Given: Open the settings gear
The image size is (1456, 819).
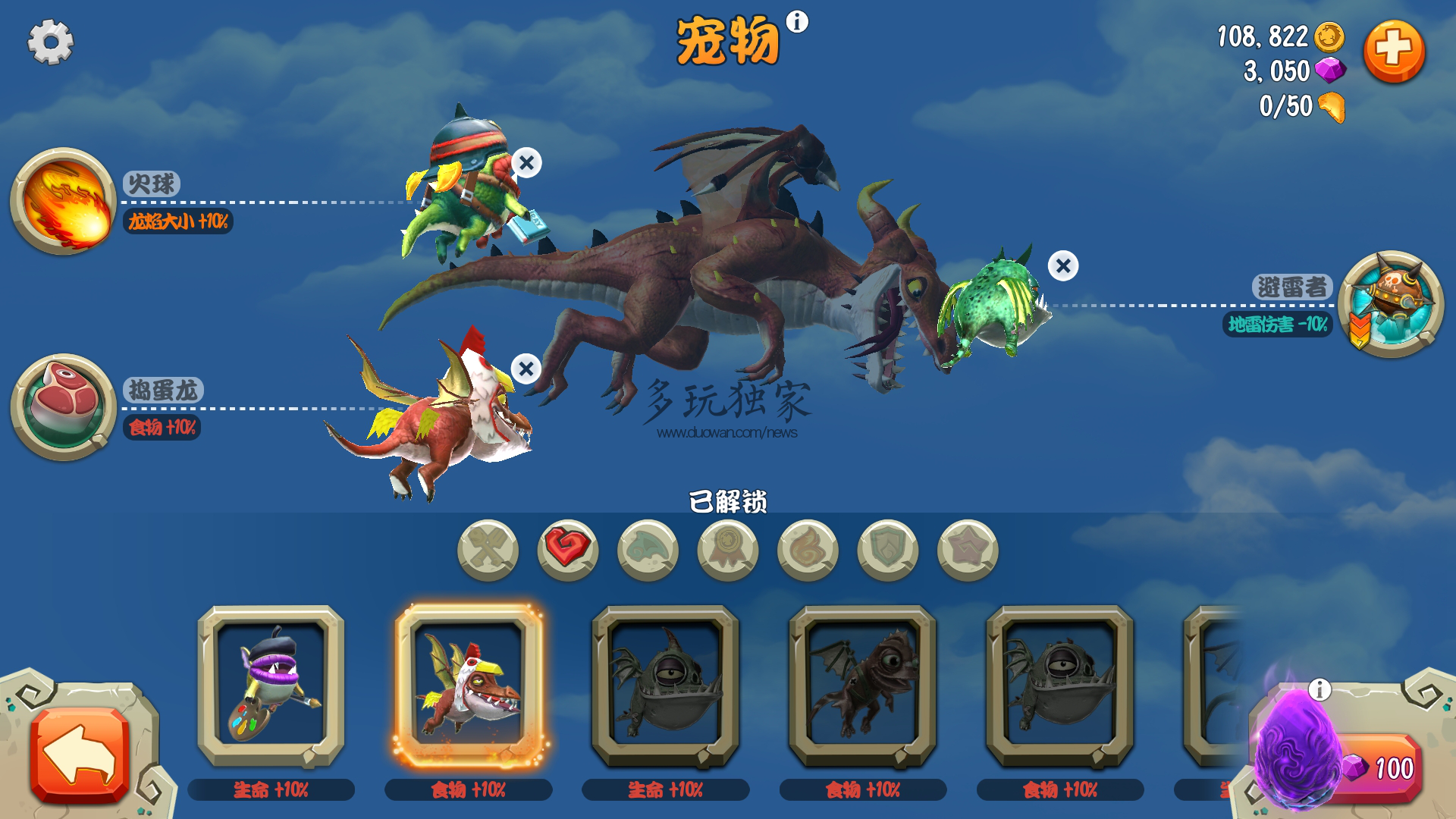Looking at the screenshot, I should (50, 42).
